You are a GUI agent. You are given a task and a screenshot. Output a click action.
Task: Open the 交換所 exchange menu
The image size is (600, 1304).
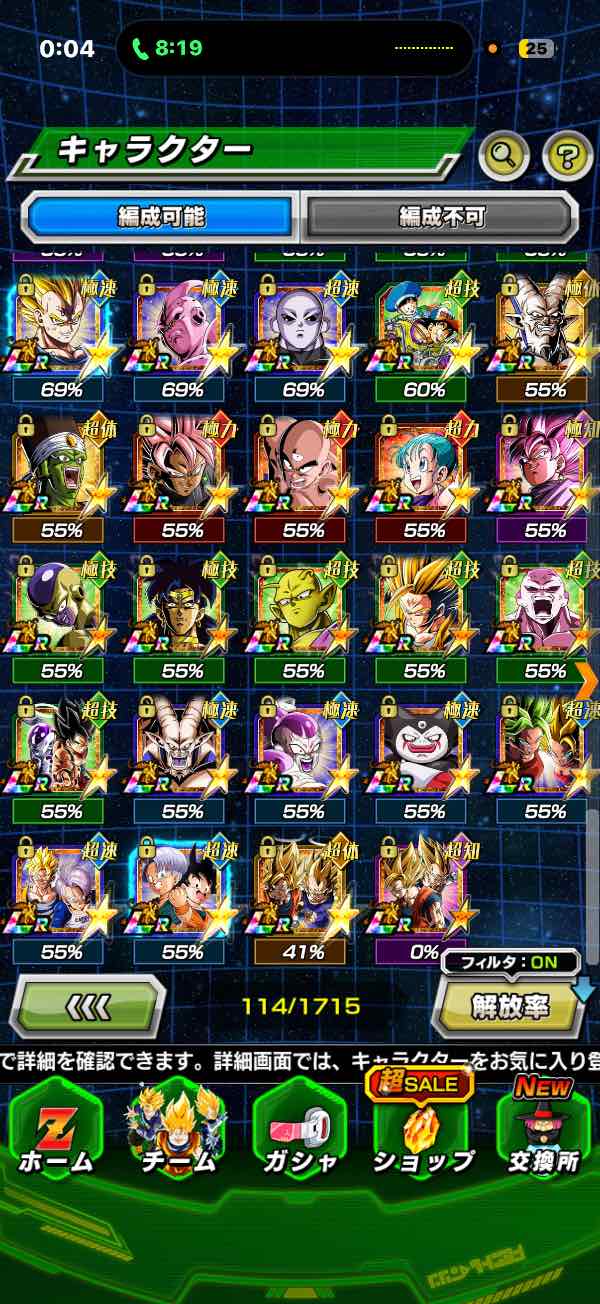544,1130
